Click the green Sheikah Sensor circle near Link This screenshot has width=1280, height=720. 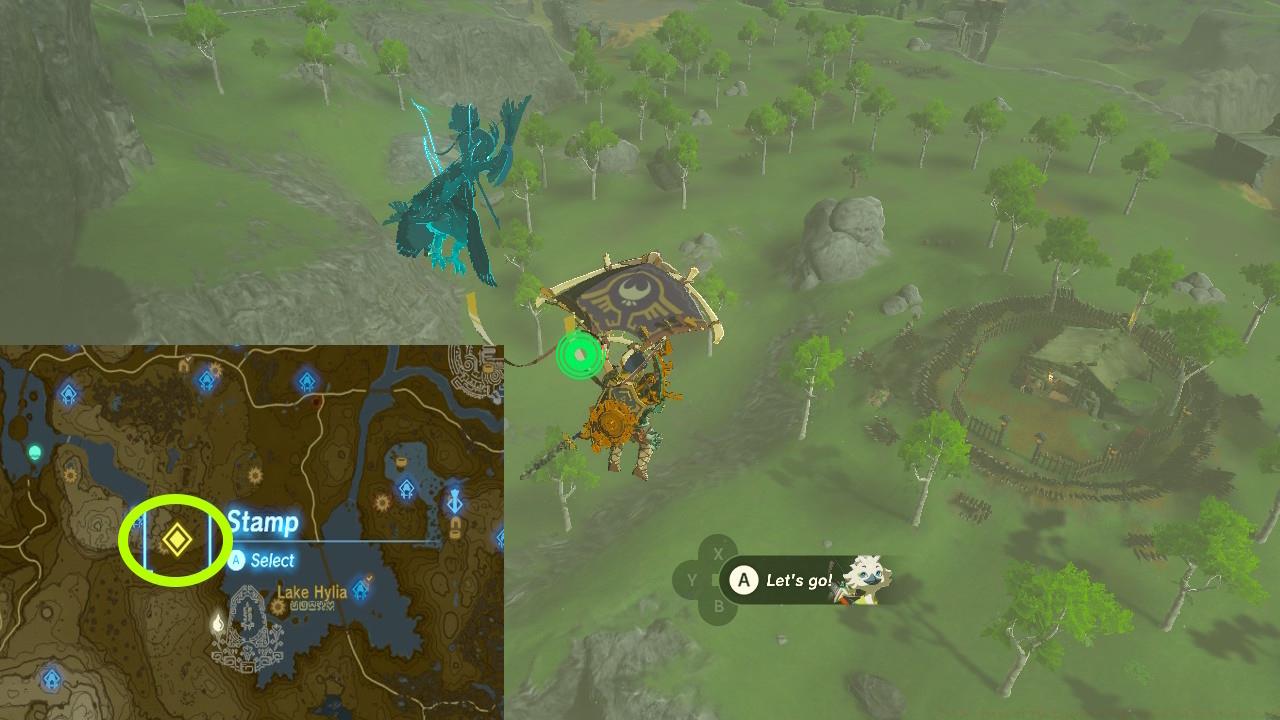578,353
